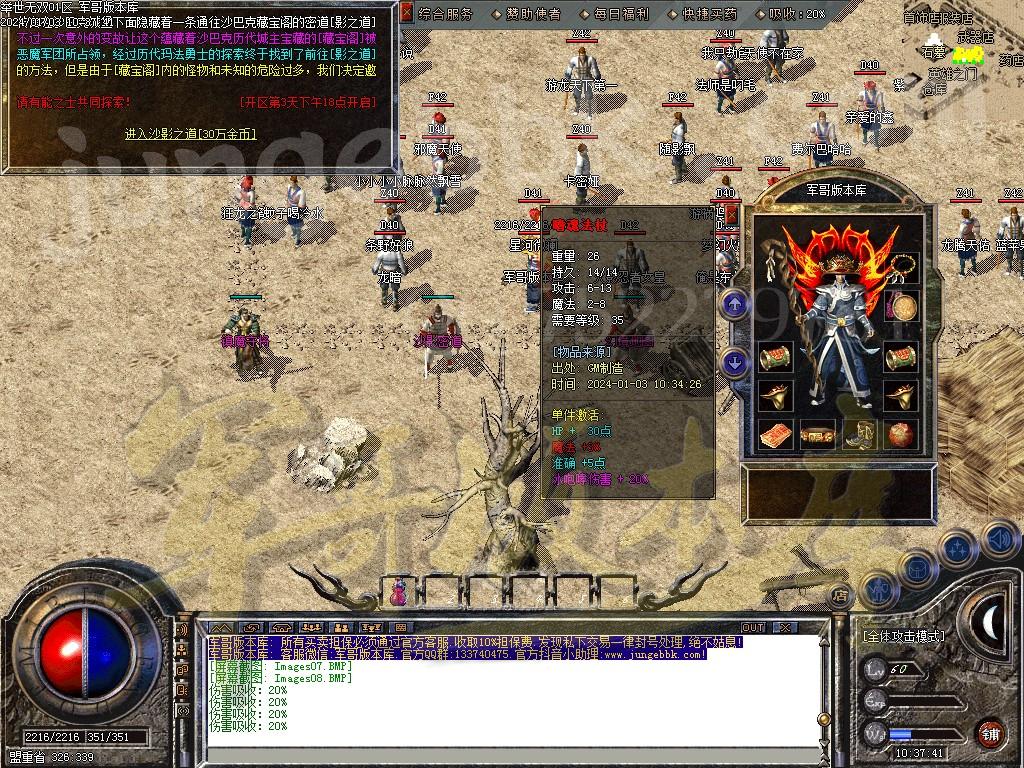Screen dimensions: 1024x768
Task: Click the X button above the chat
Action: 786,627
